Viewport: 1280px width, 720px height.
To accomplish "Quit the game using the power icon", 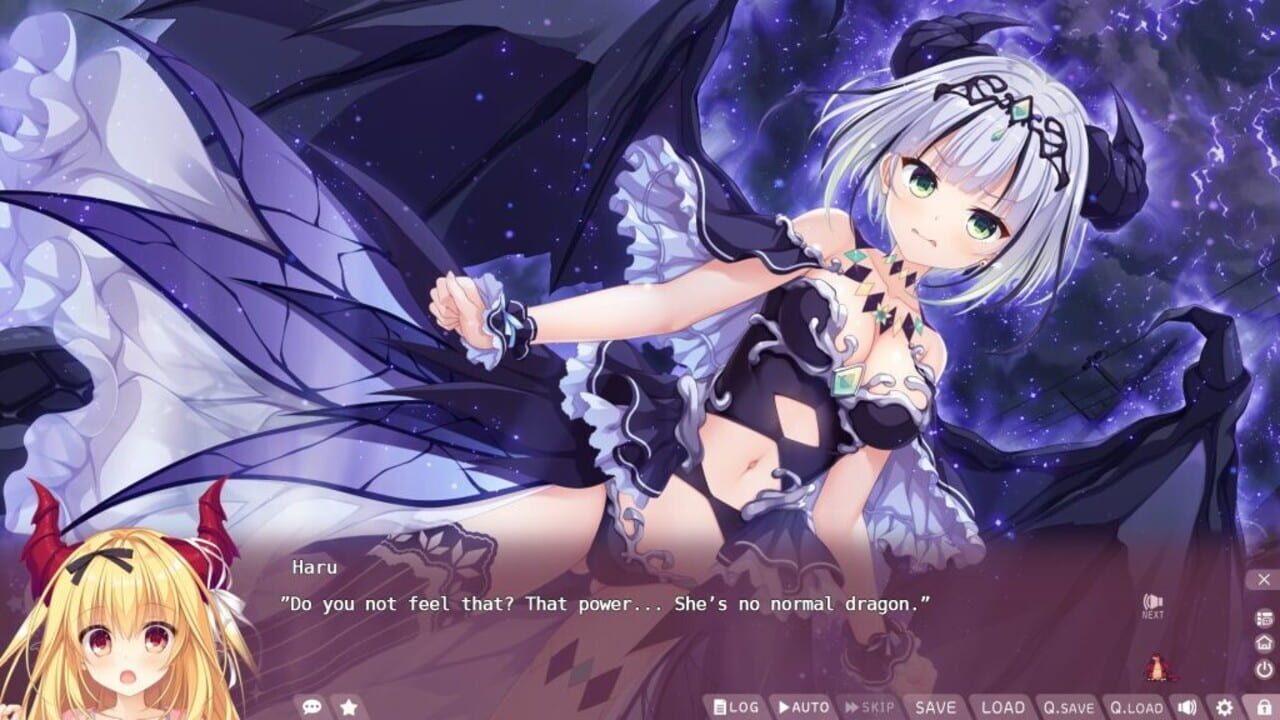I will point(1263,668).
